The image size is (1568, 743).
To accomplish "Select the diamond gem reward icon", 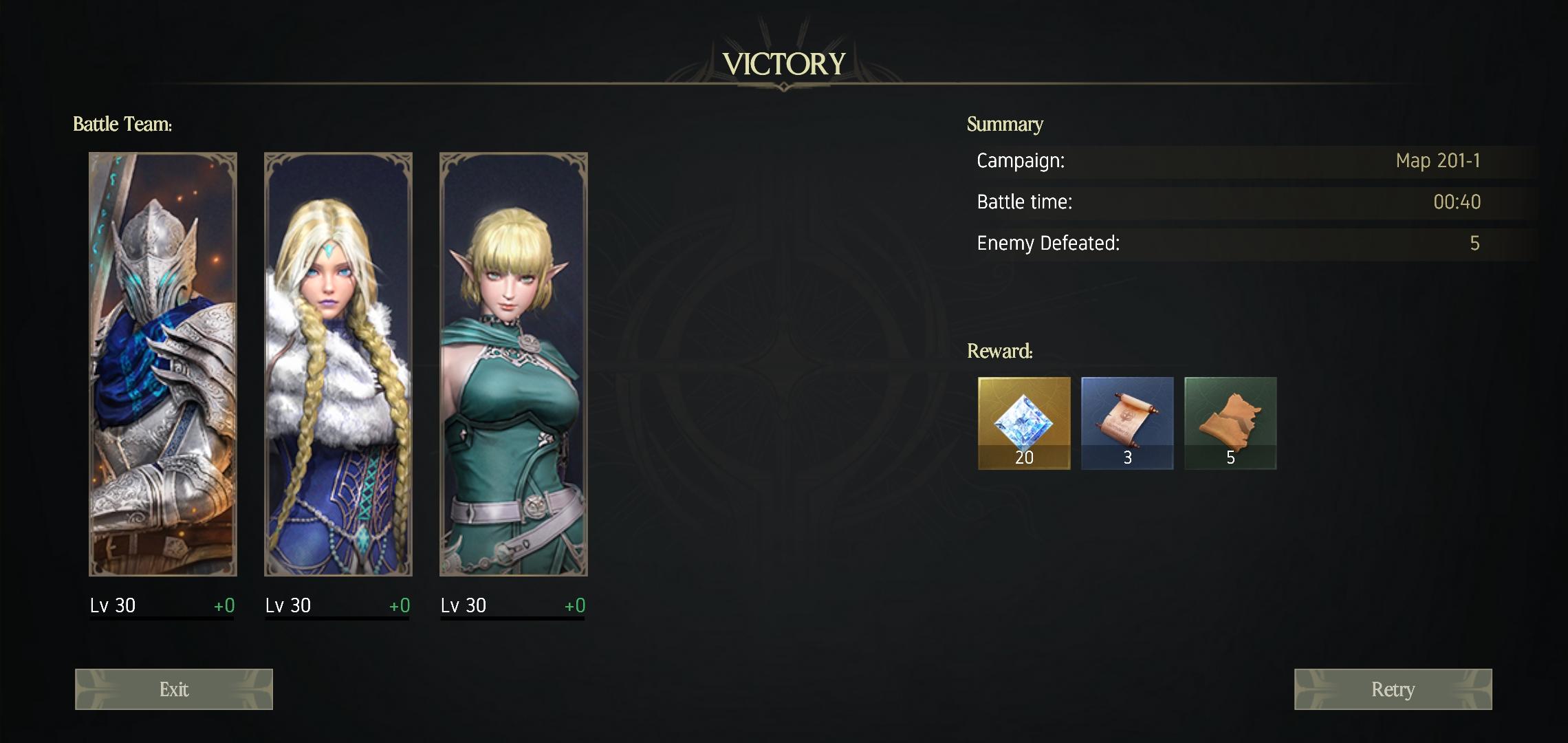I will [1023, 422].
